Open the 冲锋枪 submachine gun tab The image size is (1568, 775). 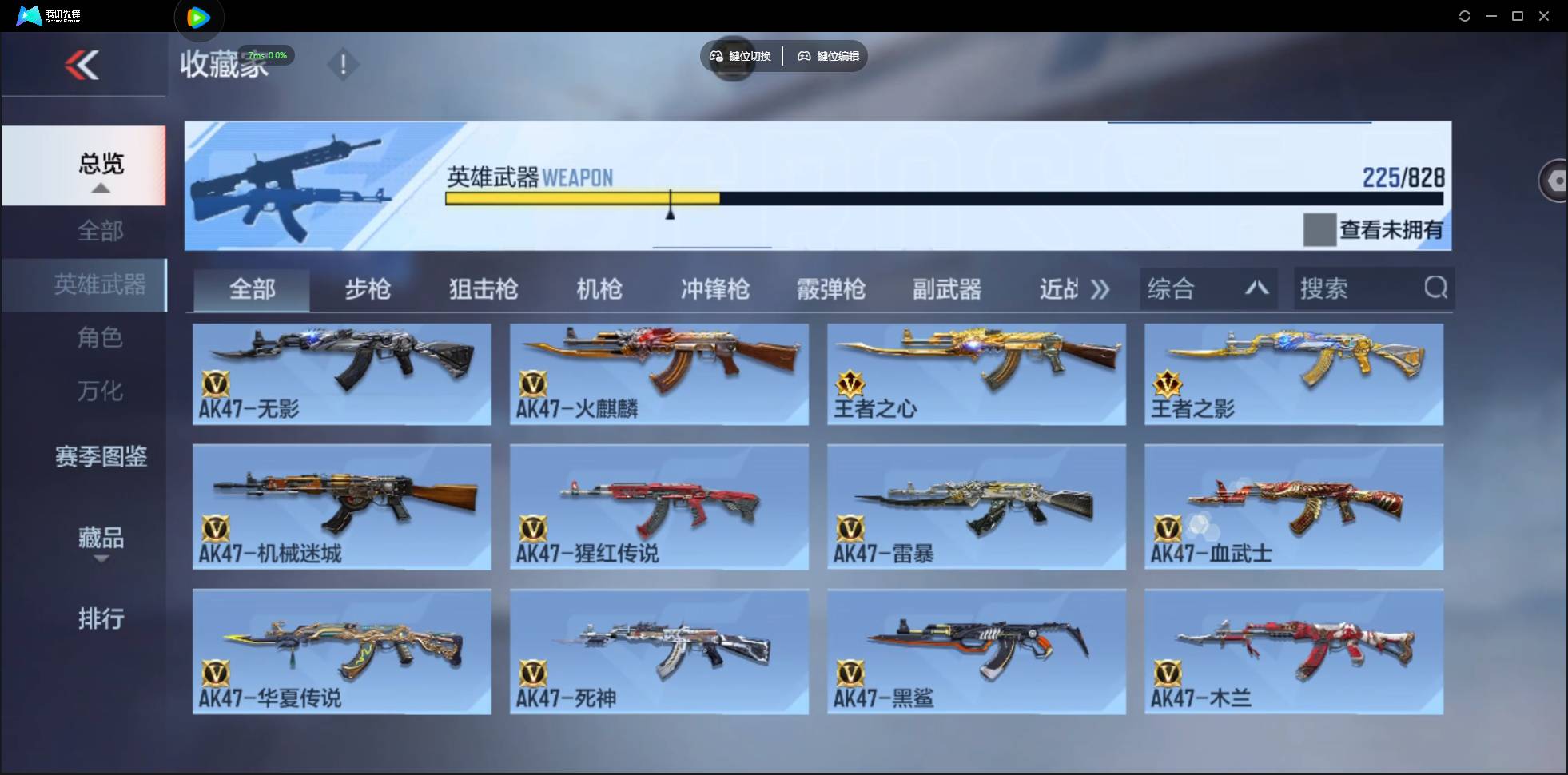point(714,289)
